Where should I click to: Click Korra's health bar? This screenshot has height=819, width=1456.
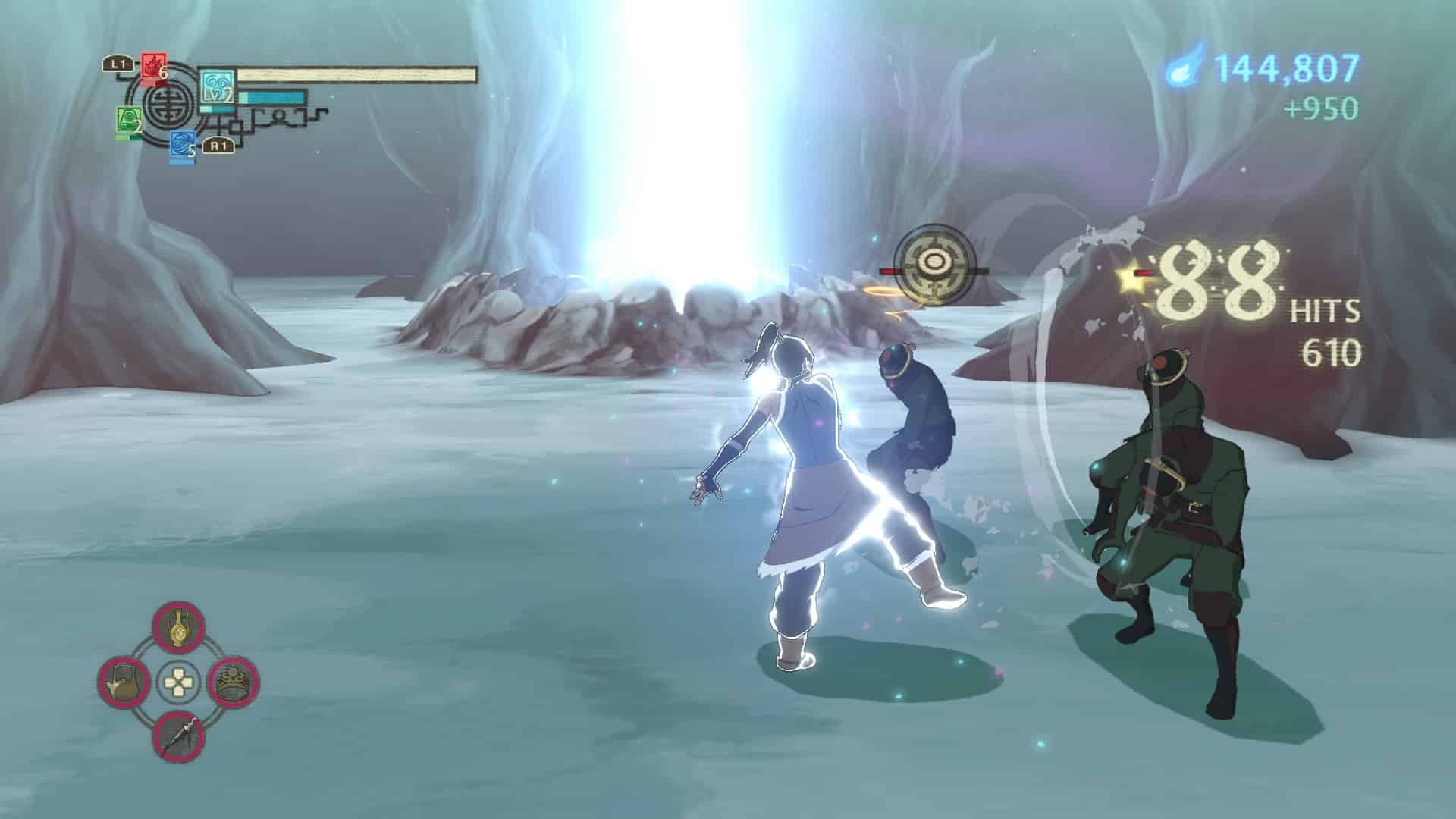(x=356, y=74)
